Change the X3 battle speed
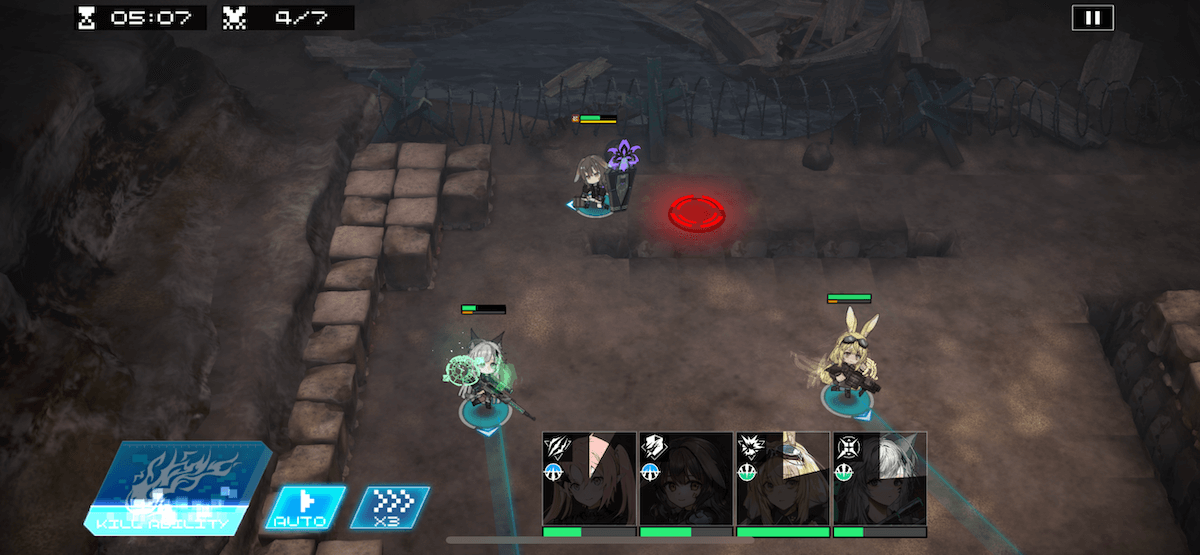The width and height of the screenshot is (1200, 555). 389,507
